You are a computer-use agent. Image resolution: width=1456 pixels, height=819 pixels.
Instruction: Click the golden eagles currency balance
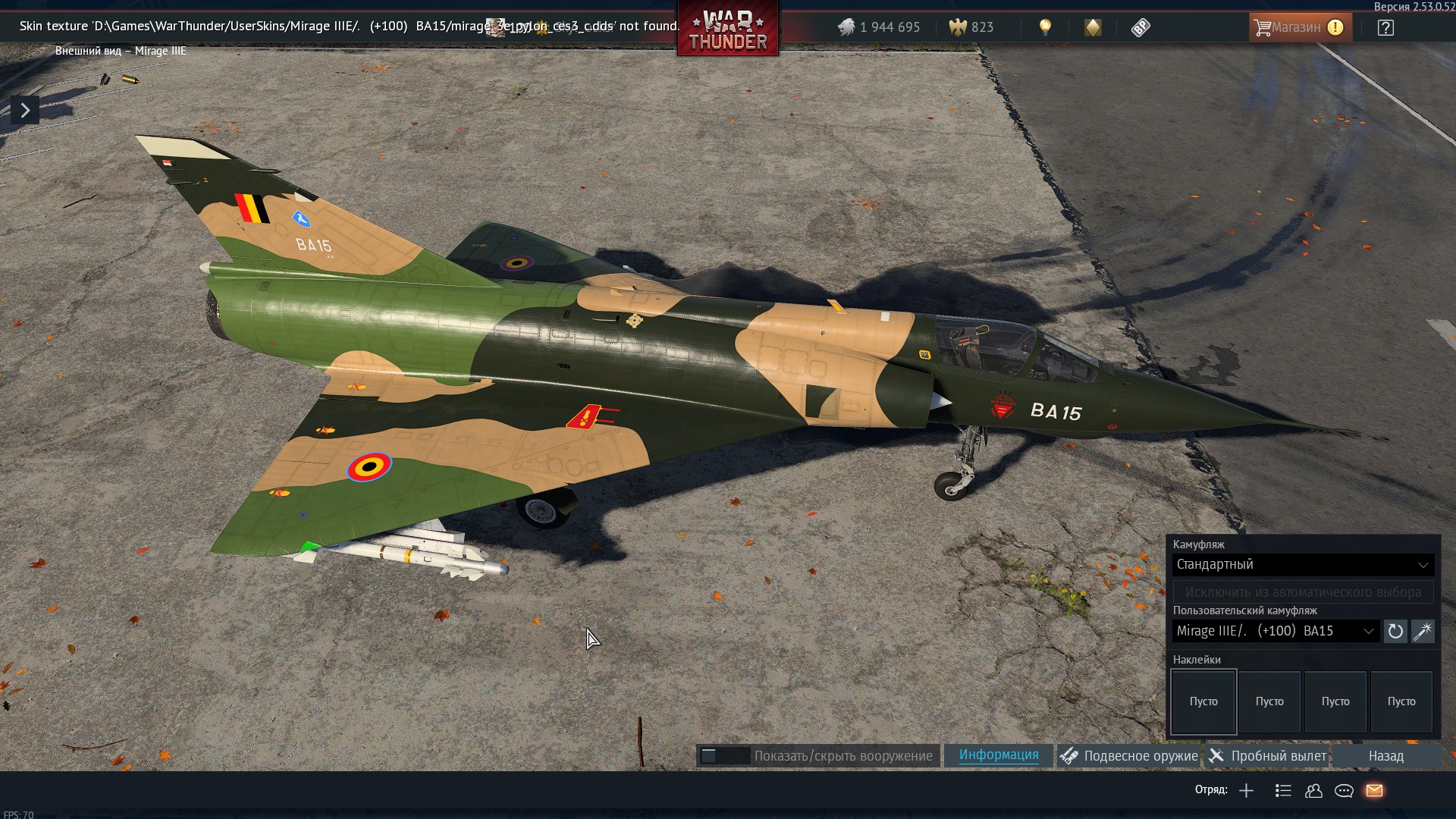971,27
